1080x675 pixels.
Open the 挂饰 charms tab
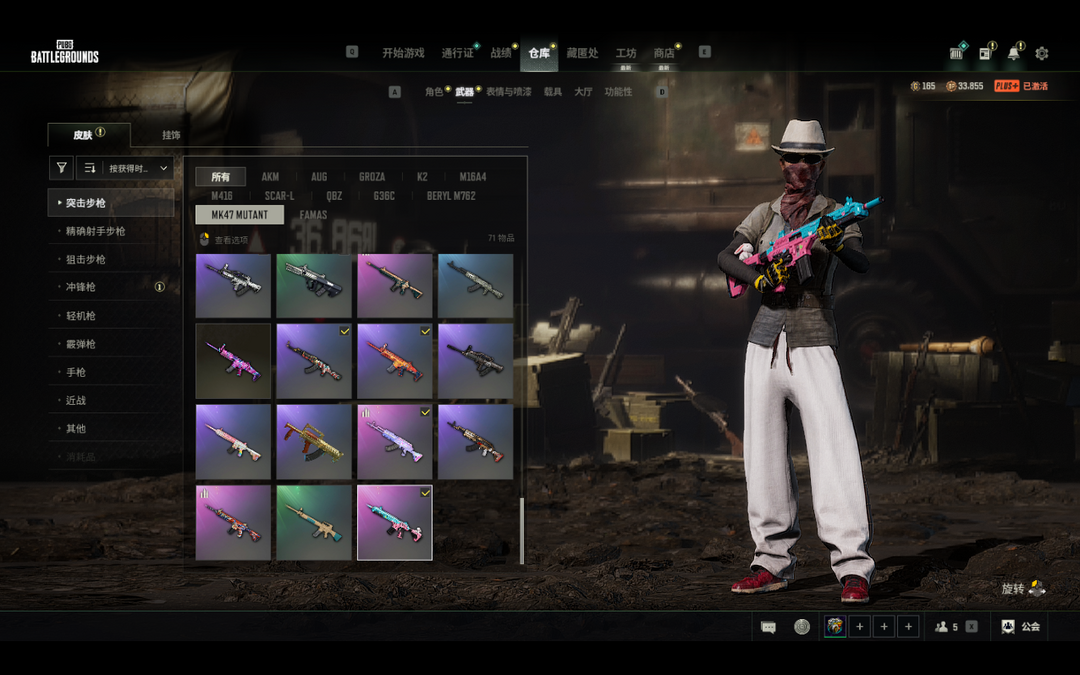(171, 135)
